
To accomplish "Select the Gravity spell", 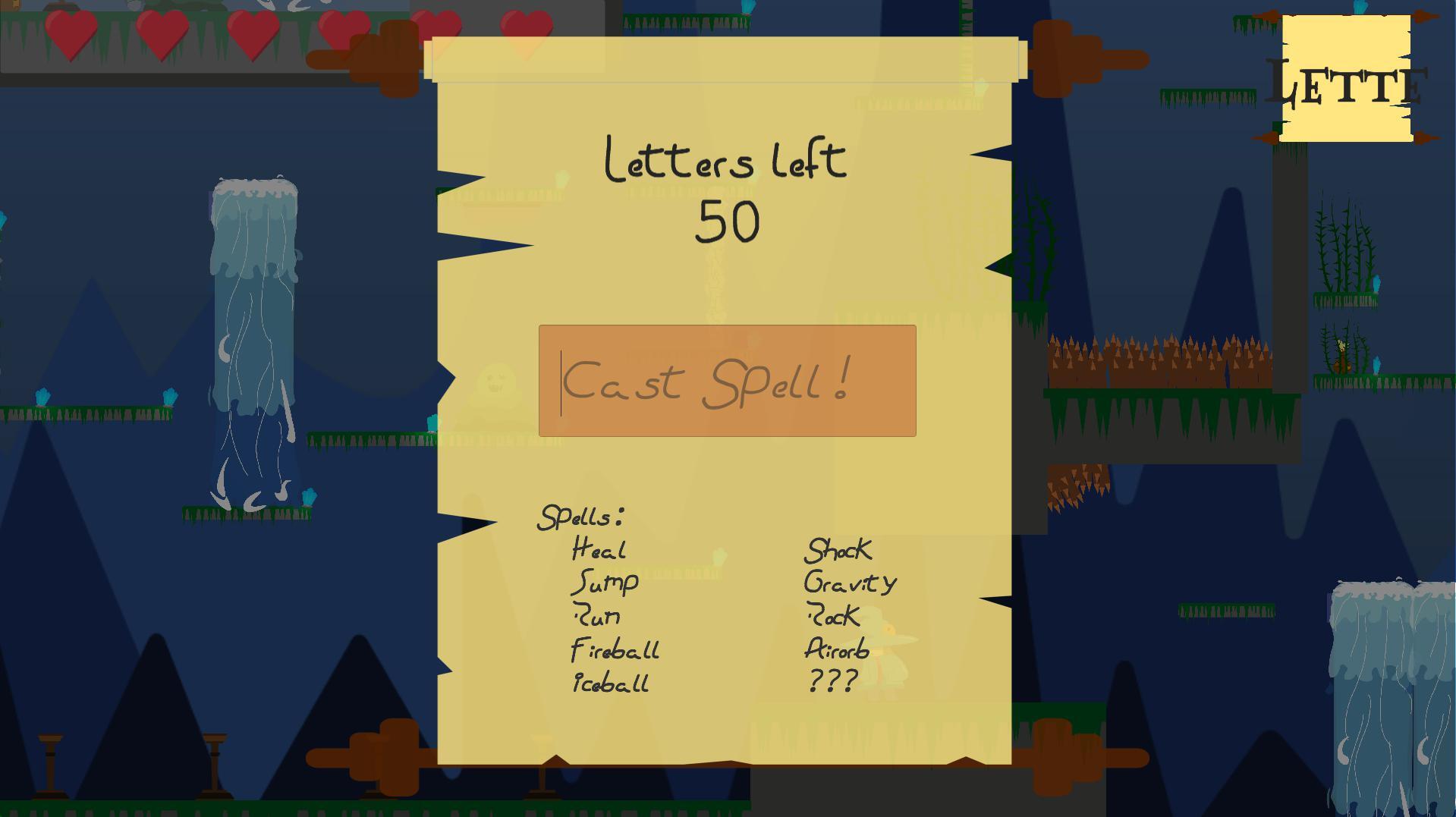I will (851, 583).
